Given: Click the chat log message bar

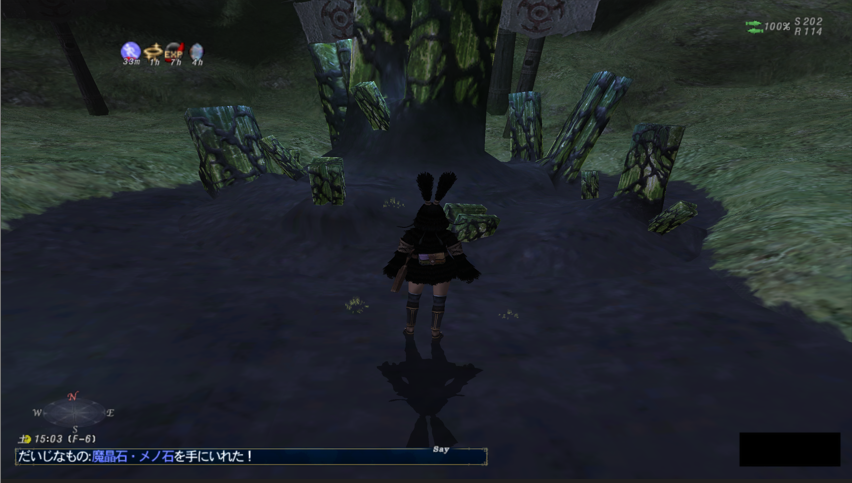Looking at the screenshot, I should coord(250,457).
